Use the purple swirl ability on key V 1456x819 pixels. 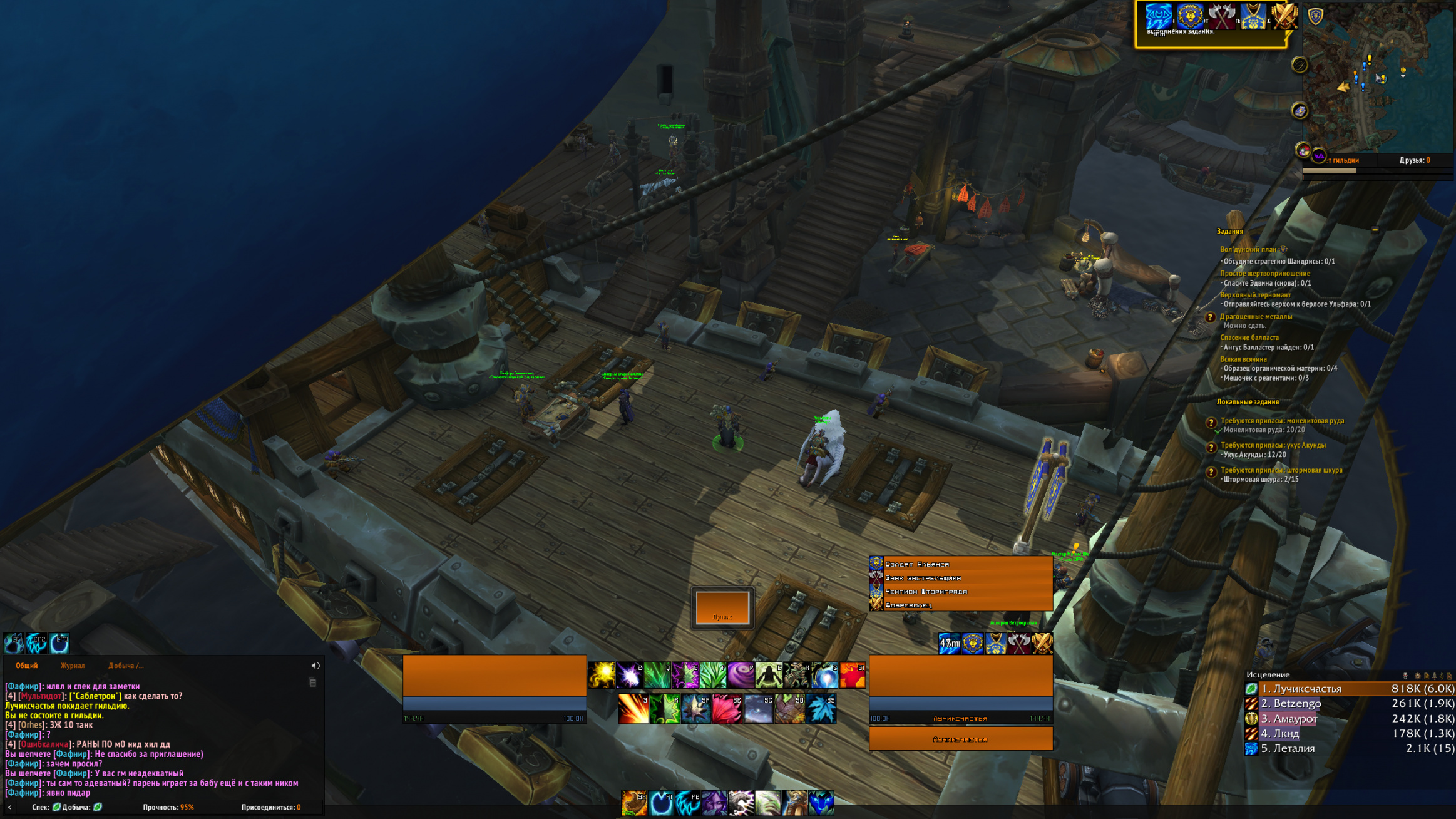click(x=741, y=675)
